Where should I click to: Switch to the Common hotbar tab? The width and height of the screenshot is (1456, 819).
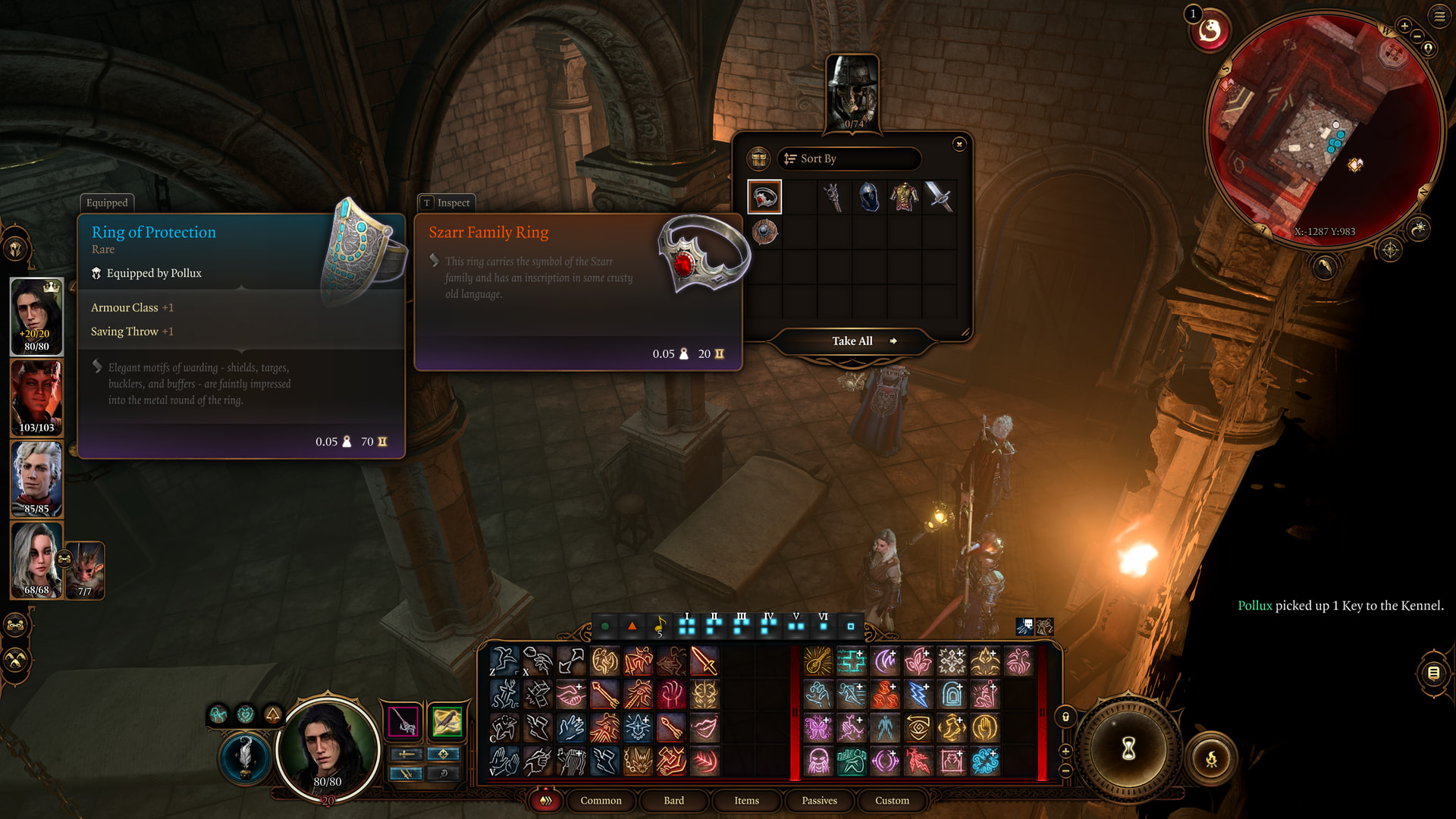click(x=601, y=801)
